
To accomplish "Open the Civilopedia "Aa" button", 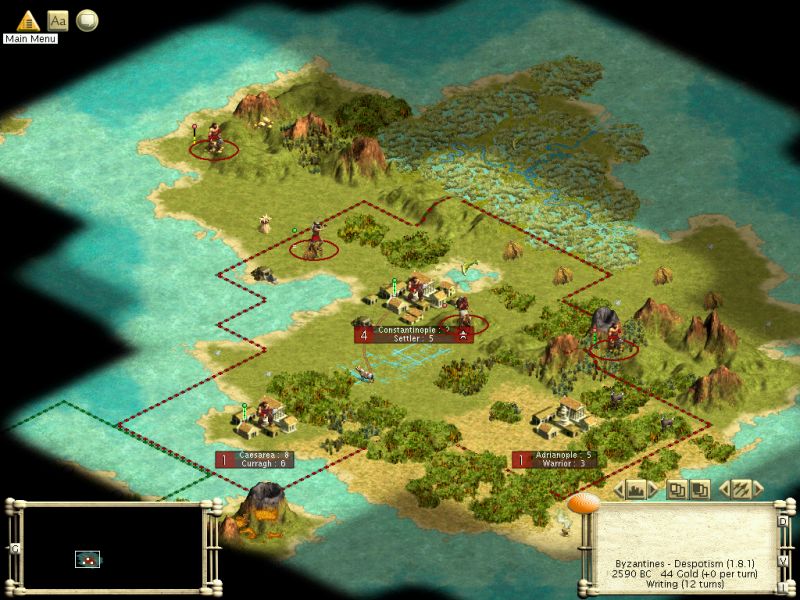I will pos(58,19).
